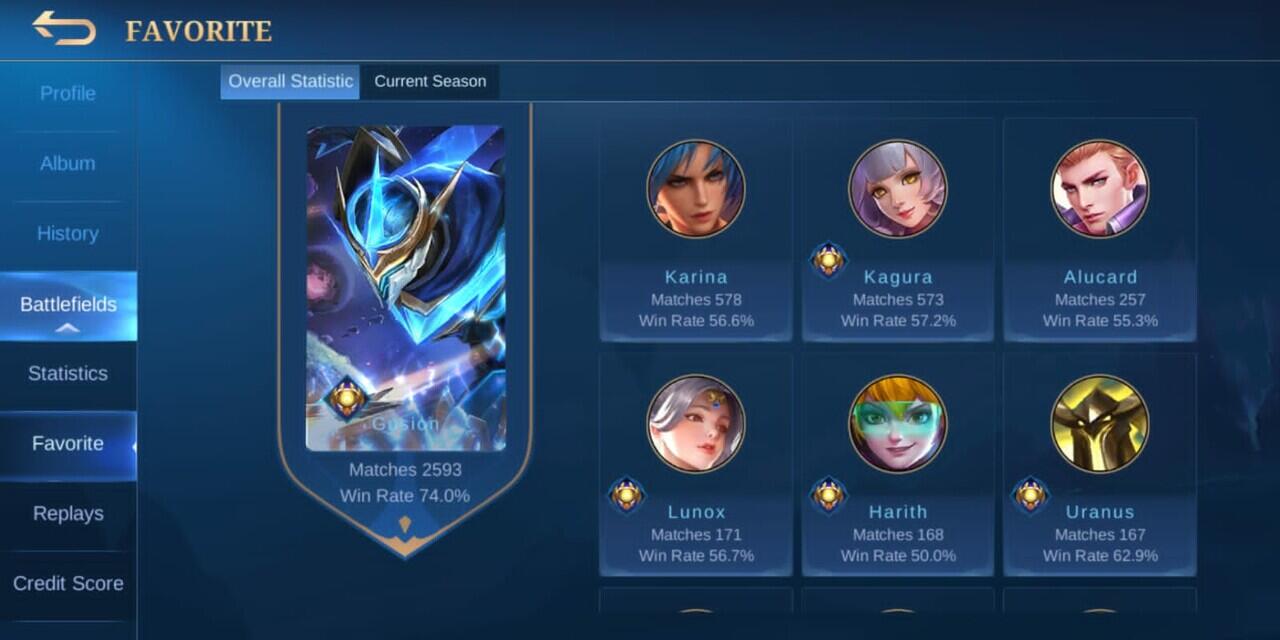
Task: Select the Alucard hero tile
Action: click(1100, 230)
